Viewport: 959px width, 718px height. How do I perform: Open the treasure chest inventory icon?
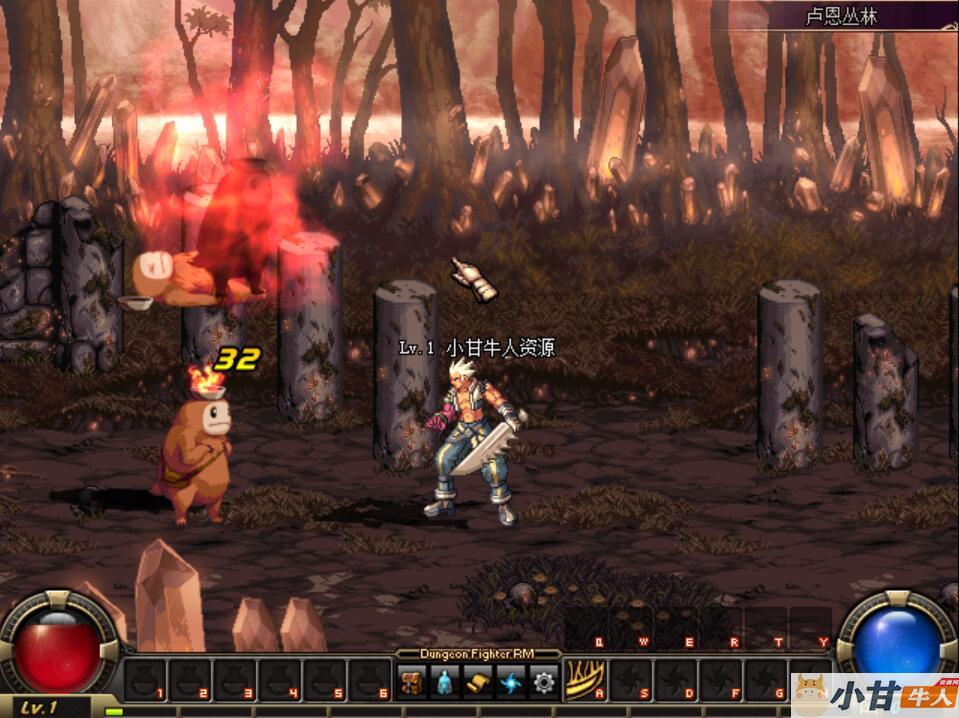[412, 682]
